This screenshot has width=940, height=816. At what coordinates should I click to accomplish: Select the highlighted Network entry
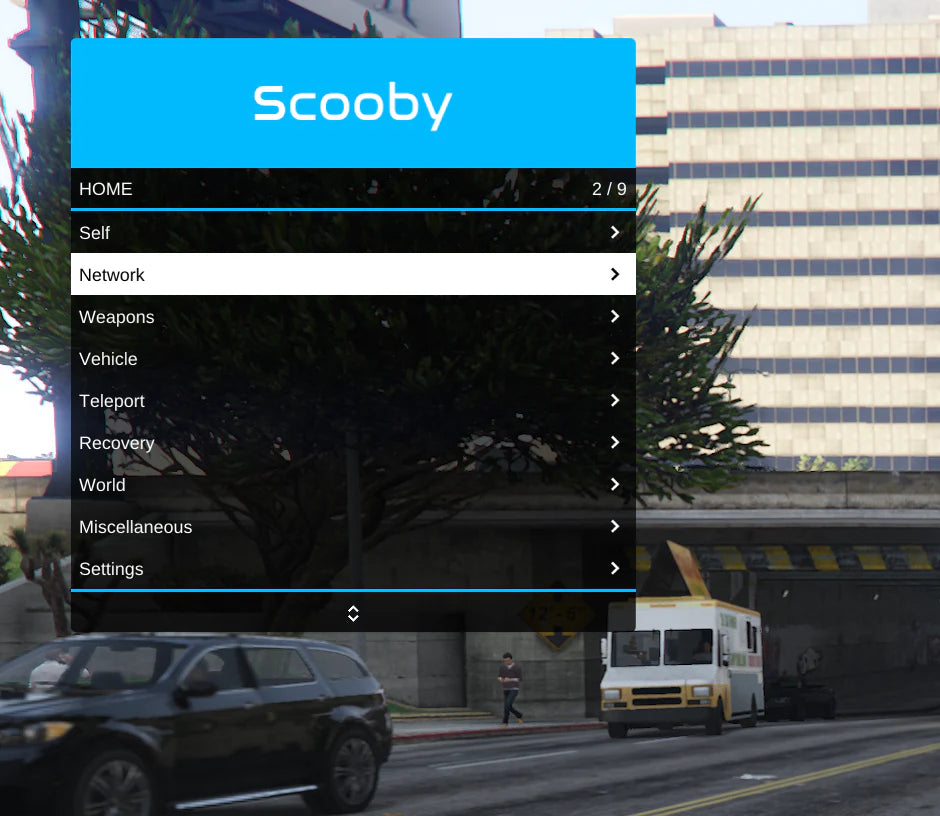point(352,274)
